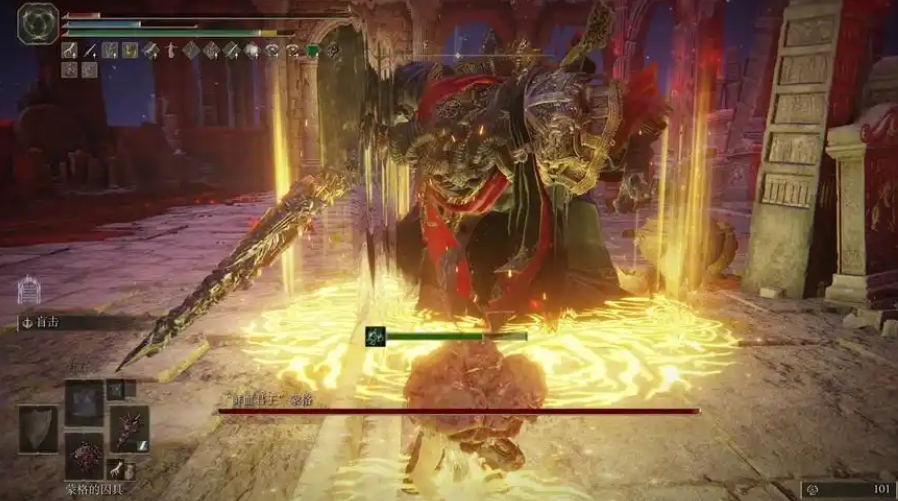Select the shield in the left-hand equipment slot

point(38,428)
